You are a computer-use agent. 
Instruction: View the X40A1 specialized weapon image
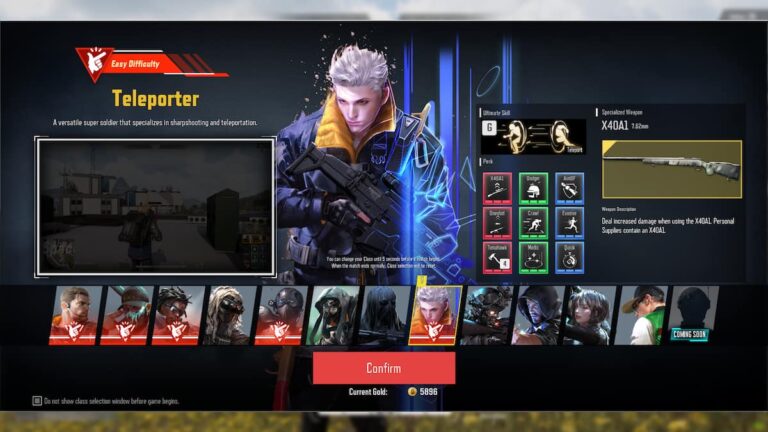[x=671, y=168]
